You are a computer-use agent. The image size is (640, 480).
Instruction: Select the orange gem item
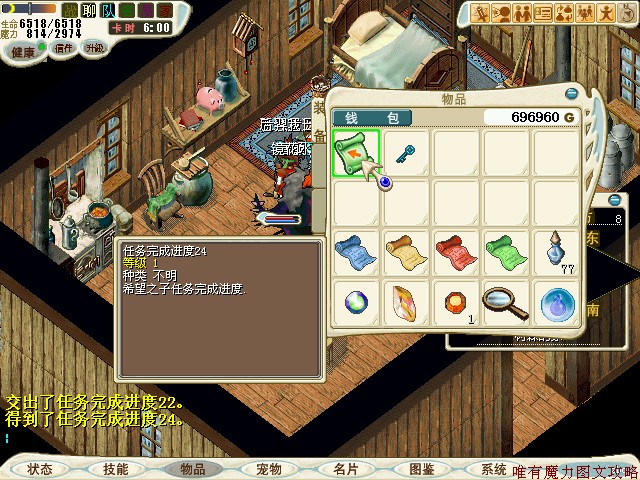tap(456, 301)
